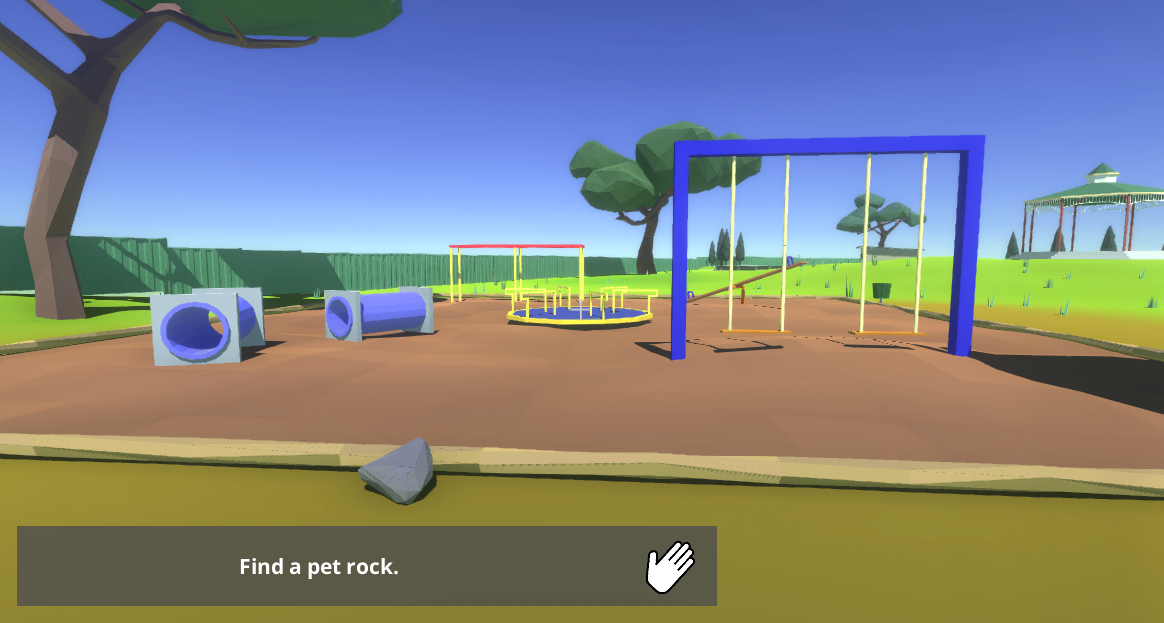Select the "Find a pet rock." objective panel

[x=319, y=566]
